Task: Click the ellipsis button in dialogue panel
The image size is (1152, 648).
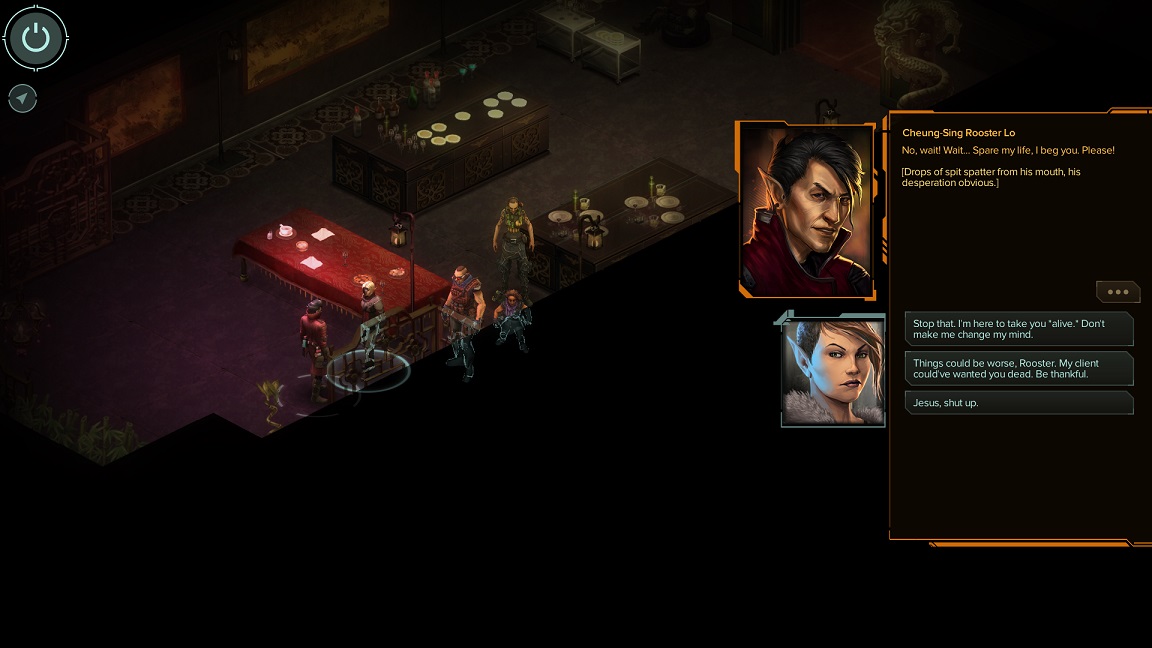Action: 1118,292
